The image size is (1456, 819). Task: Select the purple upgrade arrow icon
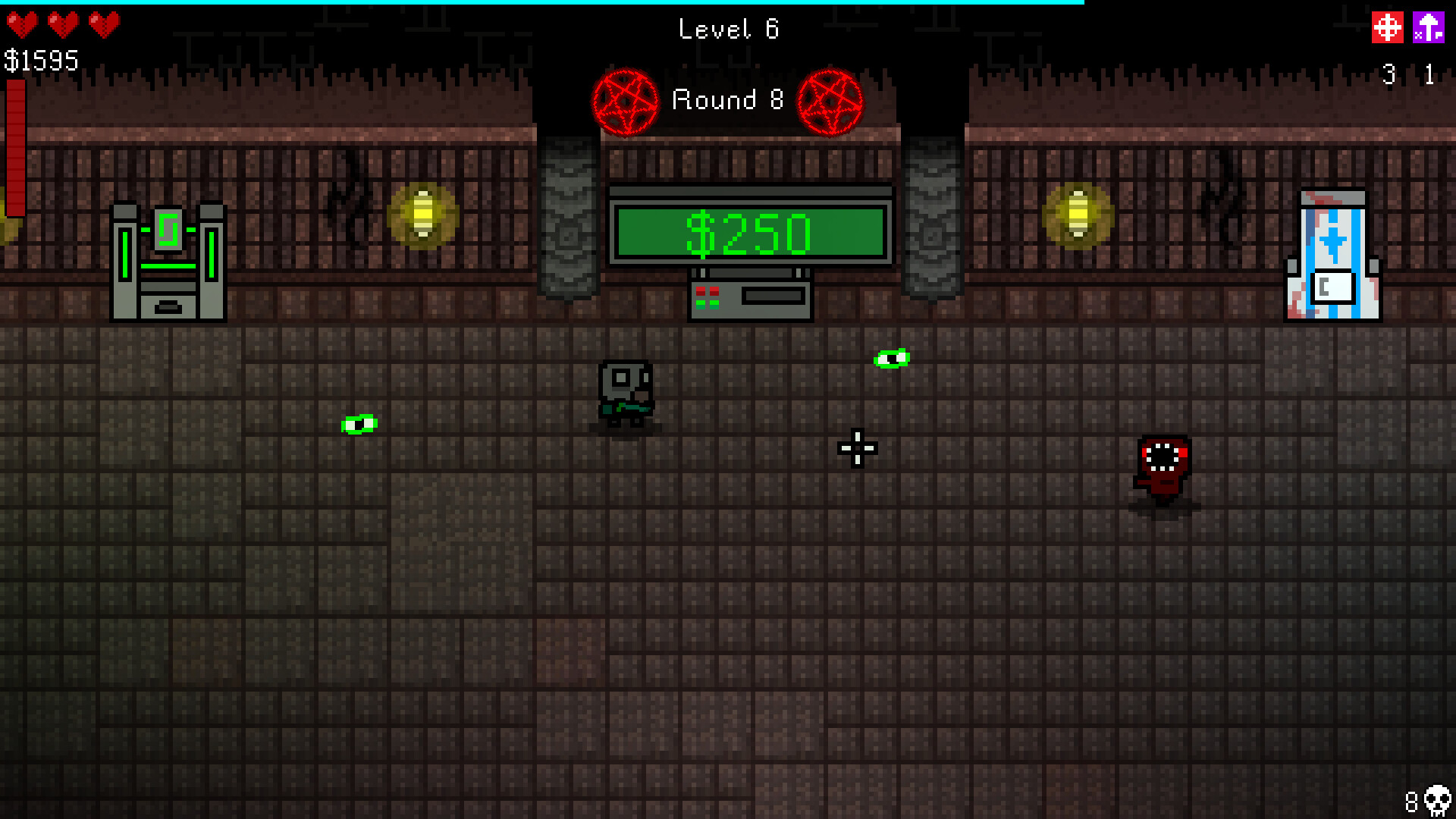[x=1429, y=28]
